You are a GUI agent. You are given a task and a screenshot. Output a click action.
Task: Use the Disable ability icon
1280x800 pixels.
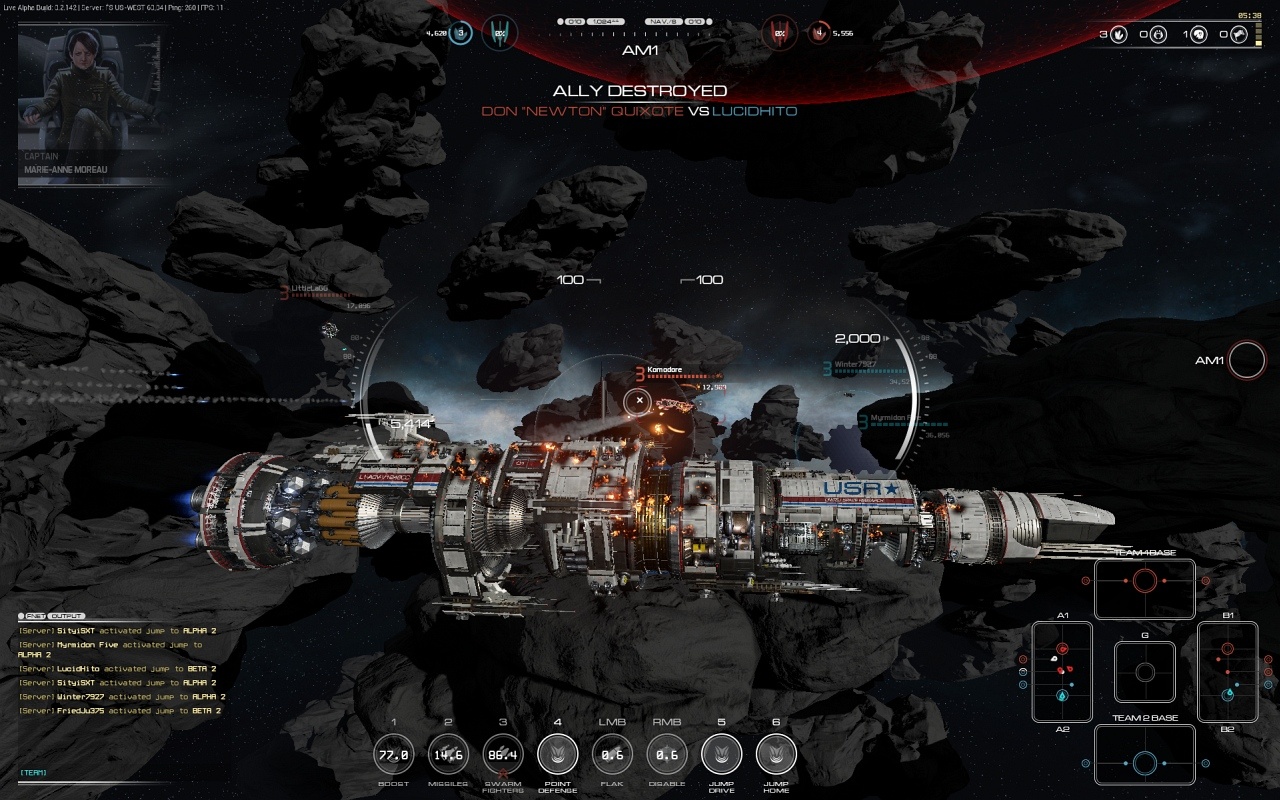(x=667, y=755)
